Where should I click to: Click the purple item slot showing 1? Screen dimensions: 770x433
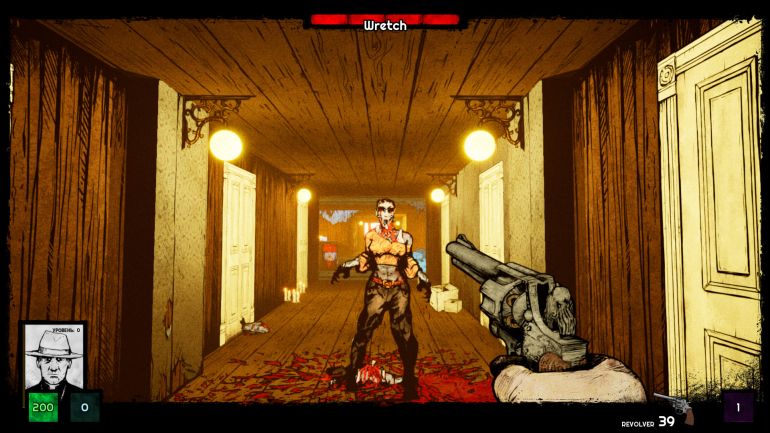[738, 407]
